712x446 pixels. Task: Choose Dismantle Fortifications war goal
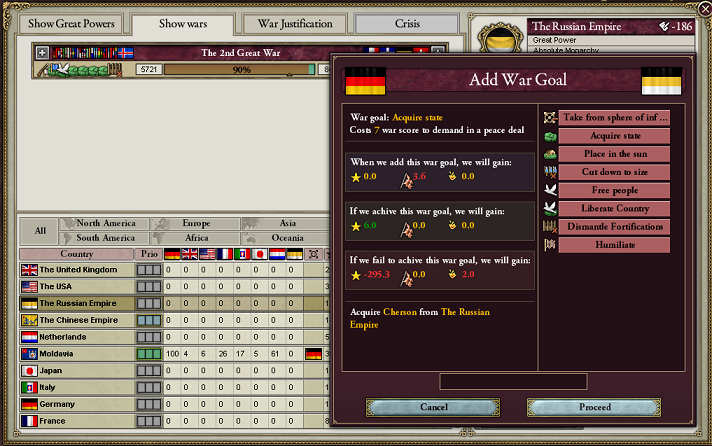(x=613, y=227)
